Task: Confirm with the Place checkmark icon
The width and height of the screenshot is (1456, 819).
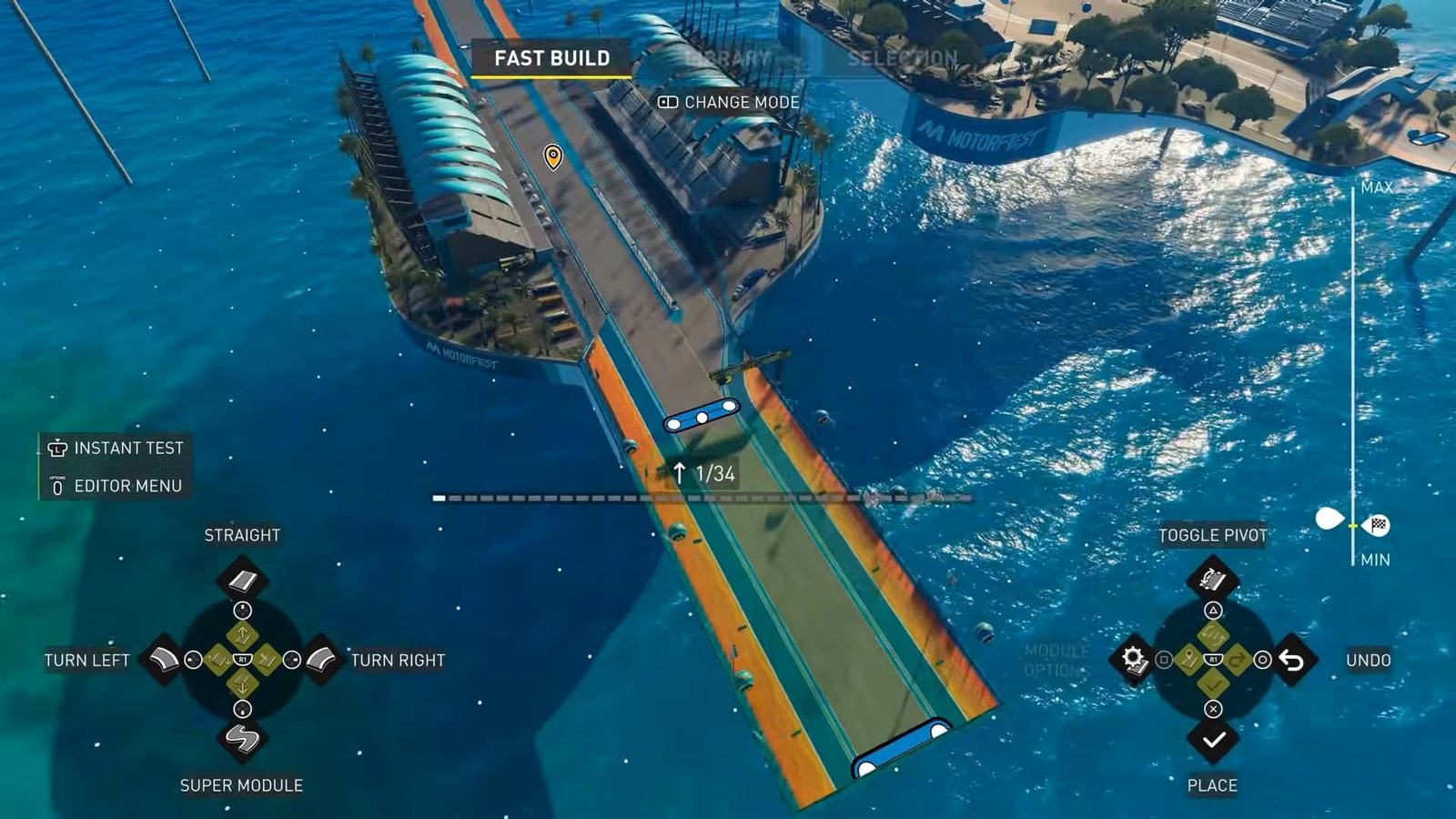Action: [1212, 739]
